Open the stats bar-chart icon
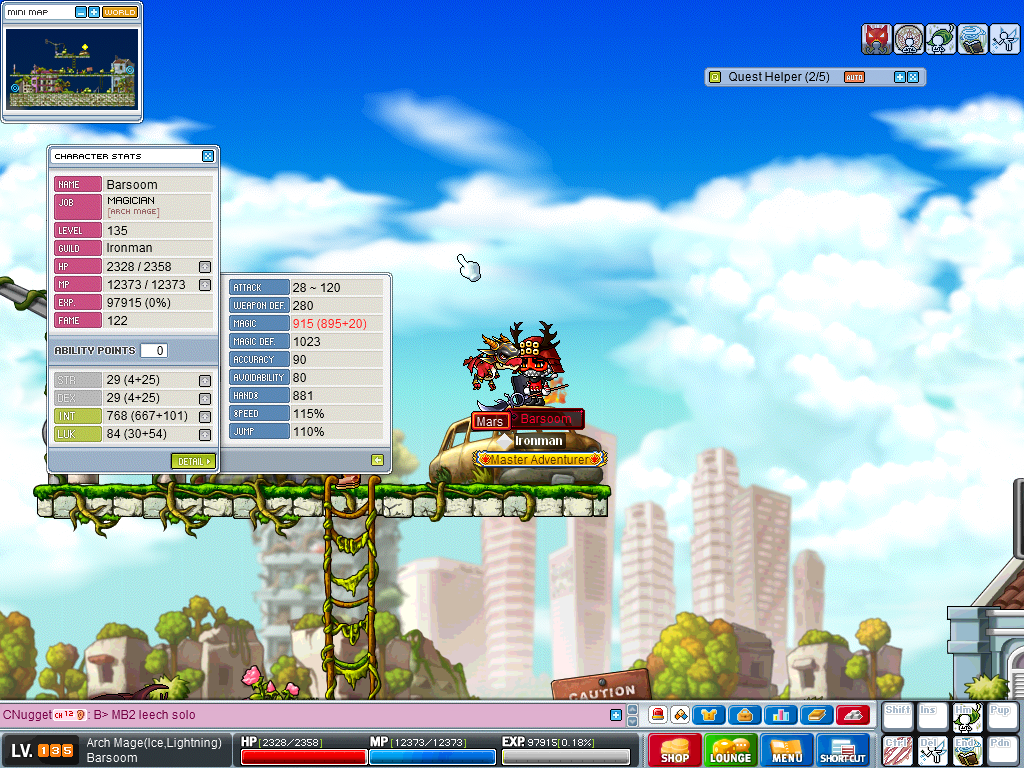The image size is (1024, 768). coord(780,715)
